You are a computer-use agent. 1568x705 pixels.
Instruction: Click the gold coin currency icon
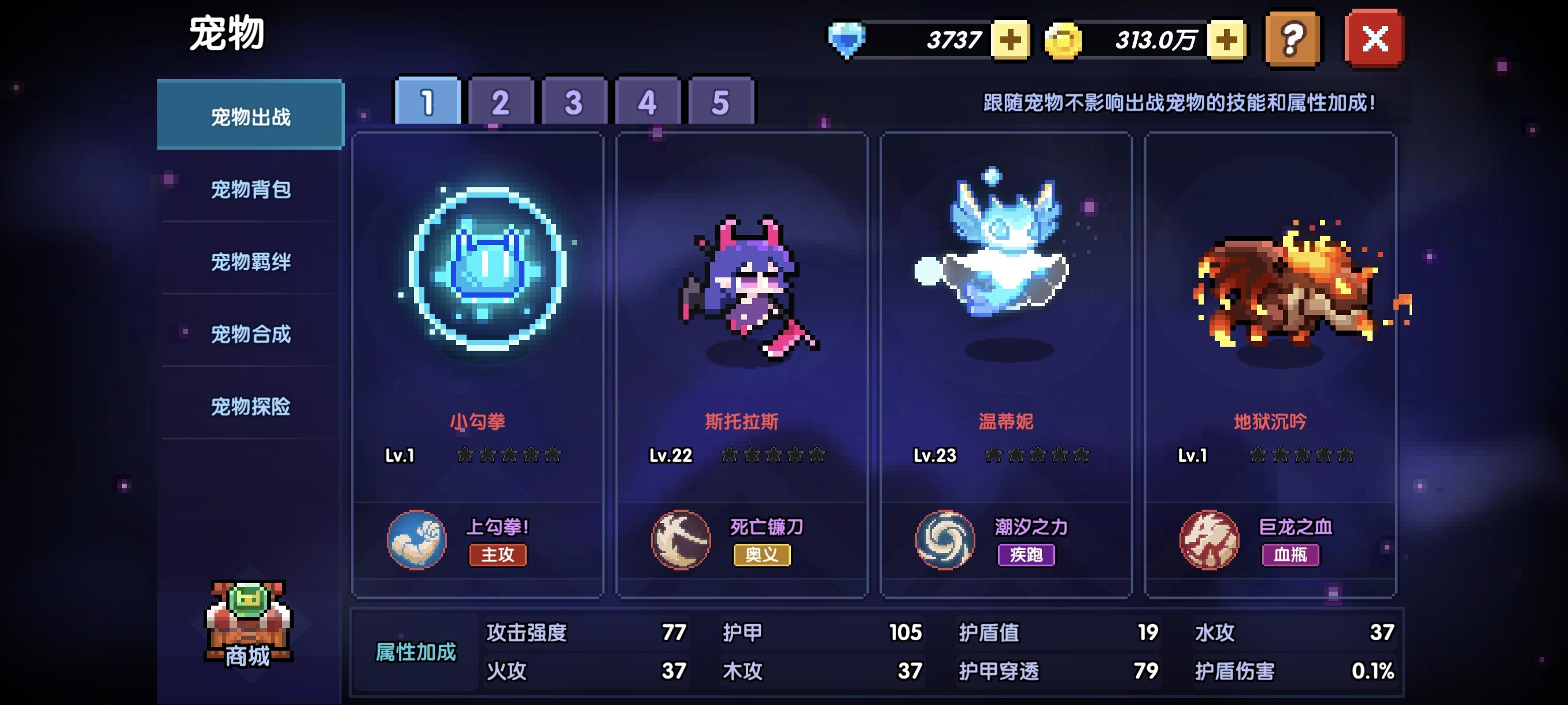click(x=1060, y=40)
